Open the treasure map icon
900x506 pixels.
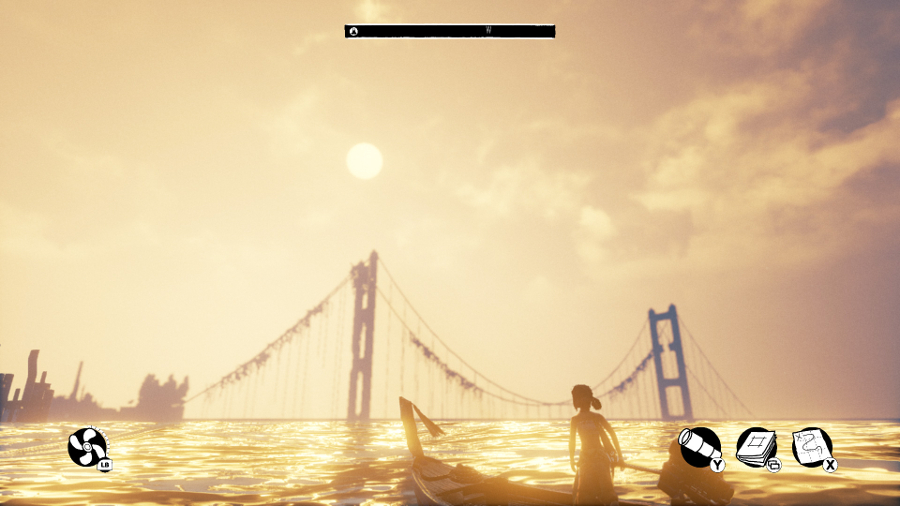[x=811, y=446]
